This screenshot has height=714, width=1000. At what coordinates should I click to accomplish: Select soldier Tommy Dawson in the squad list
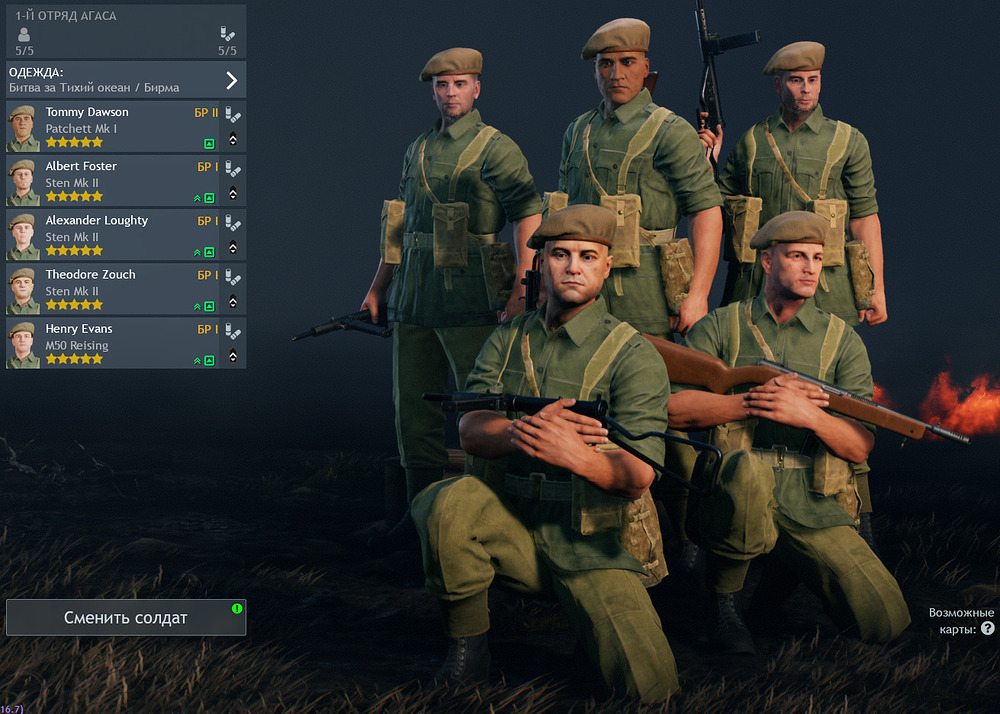(x=112, y=127)
